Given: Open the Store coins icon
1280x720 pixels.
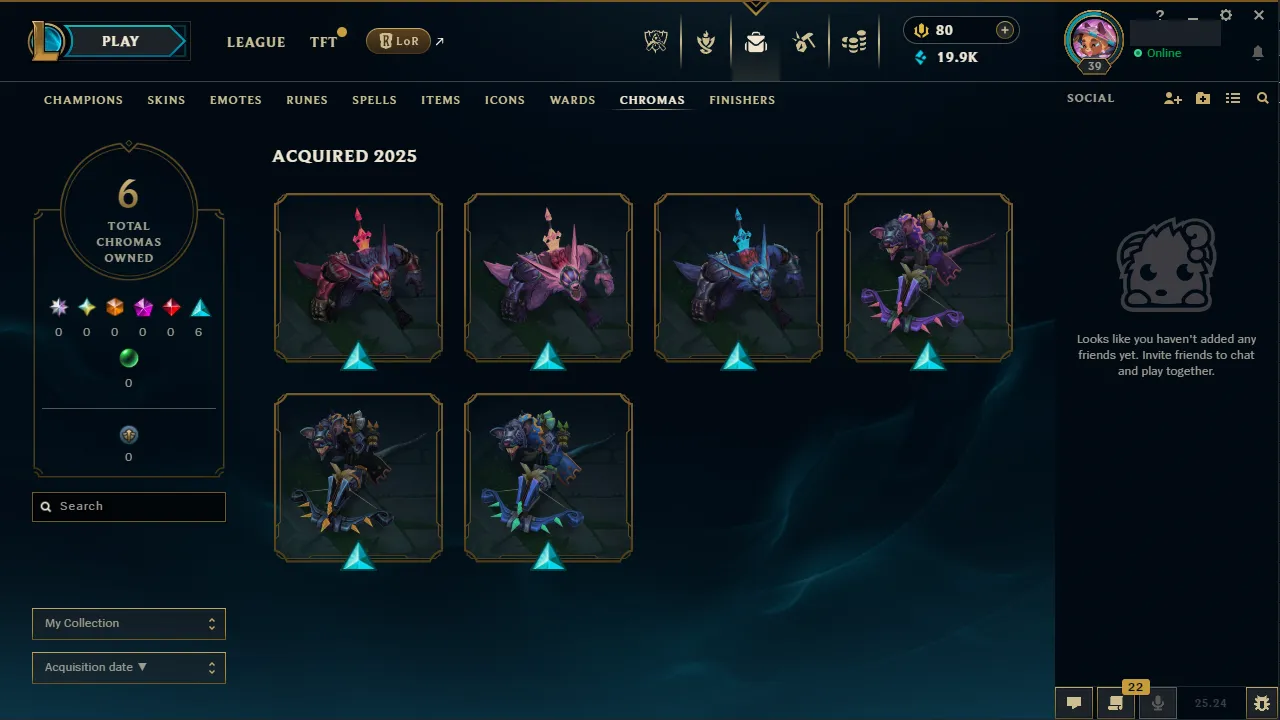Looking at the screenshot, I should [854, 41].
